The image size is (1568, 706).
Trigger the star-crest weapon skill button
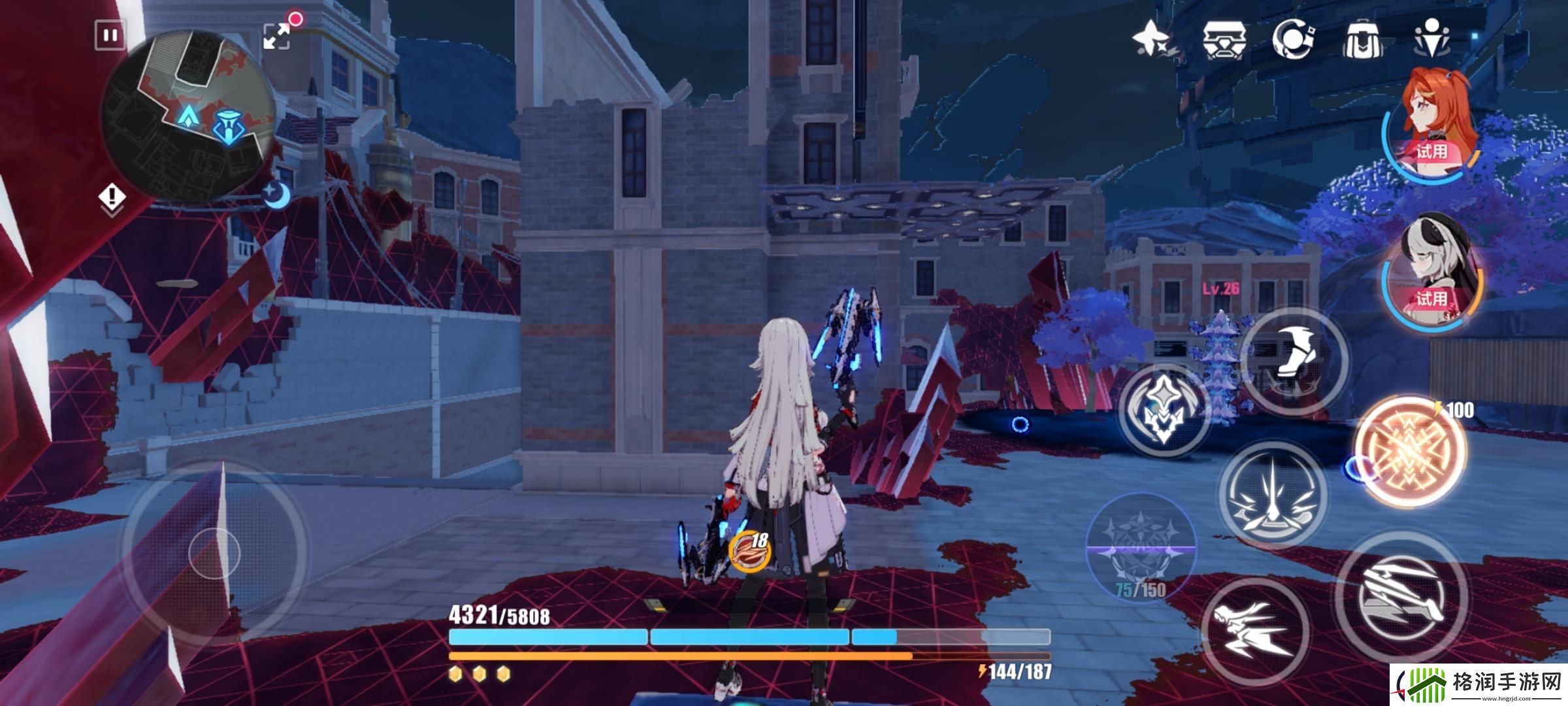click(1164, 411)
